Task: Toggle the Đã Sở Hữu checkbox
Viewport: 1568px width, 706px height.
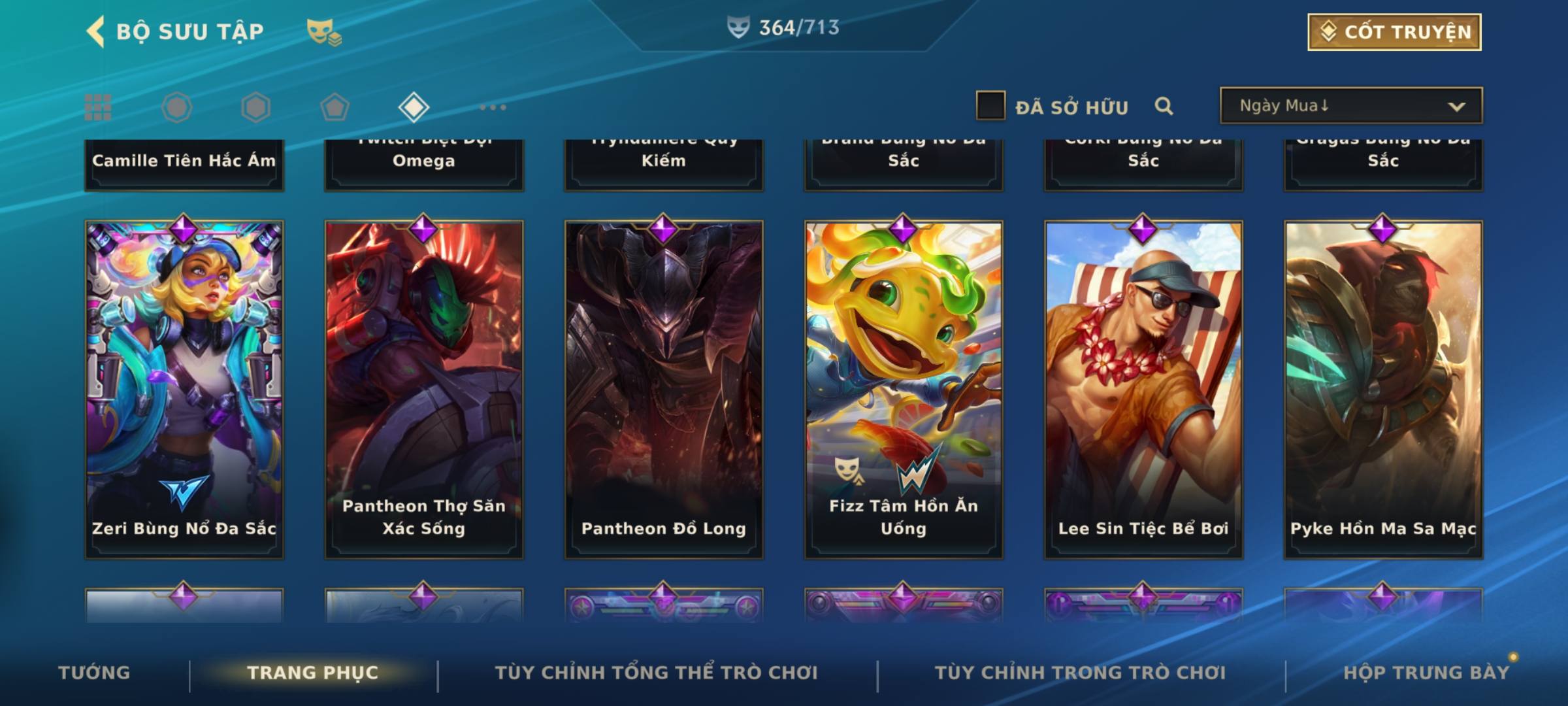Action: point(990,106)
